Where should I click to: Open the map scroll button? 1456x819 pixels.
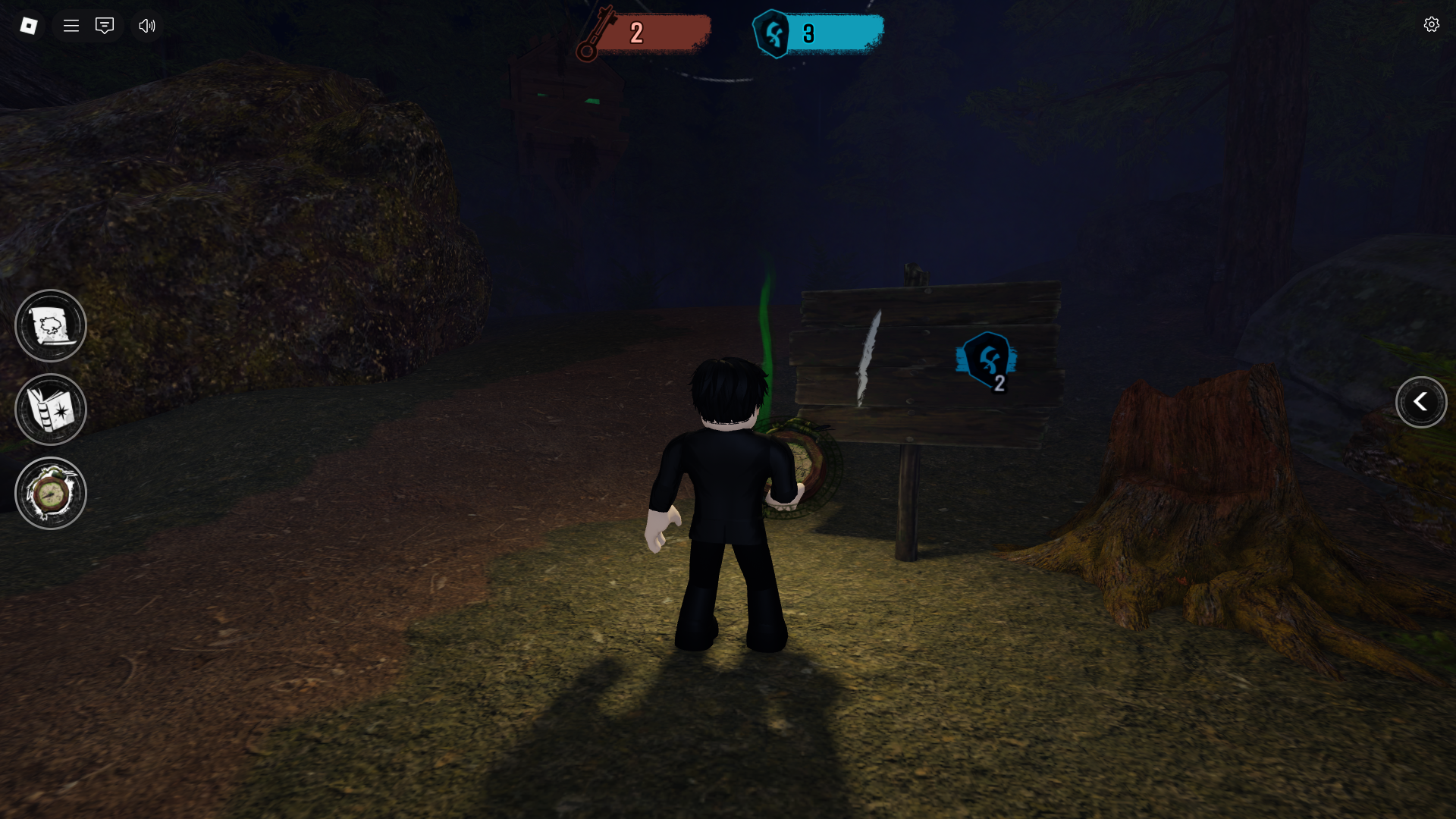pyautogui.click(x=51, y=326)
